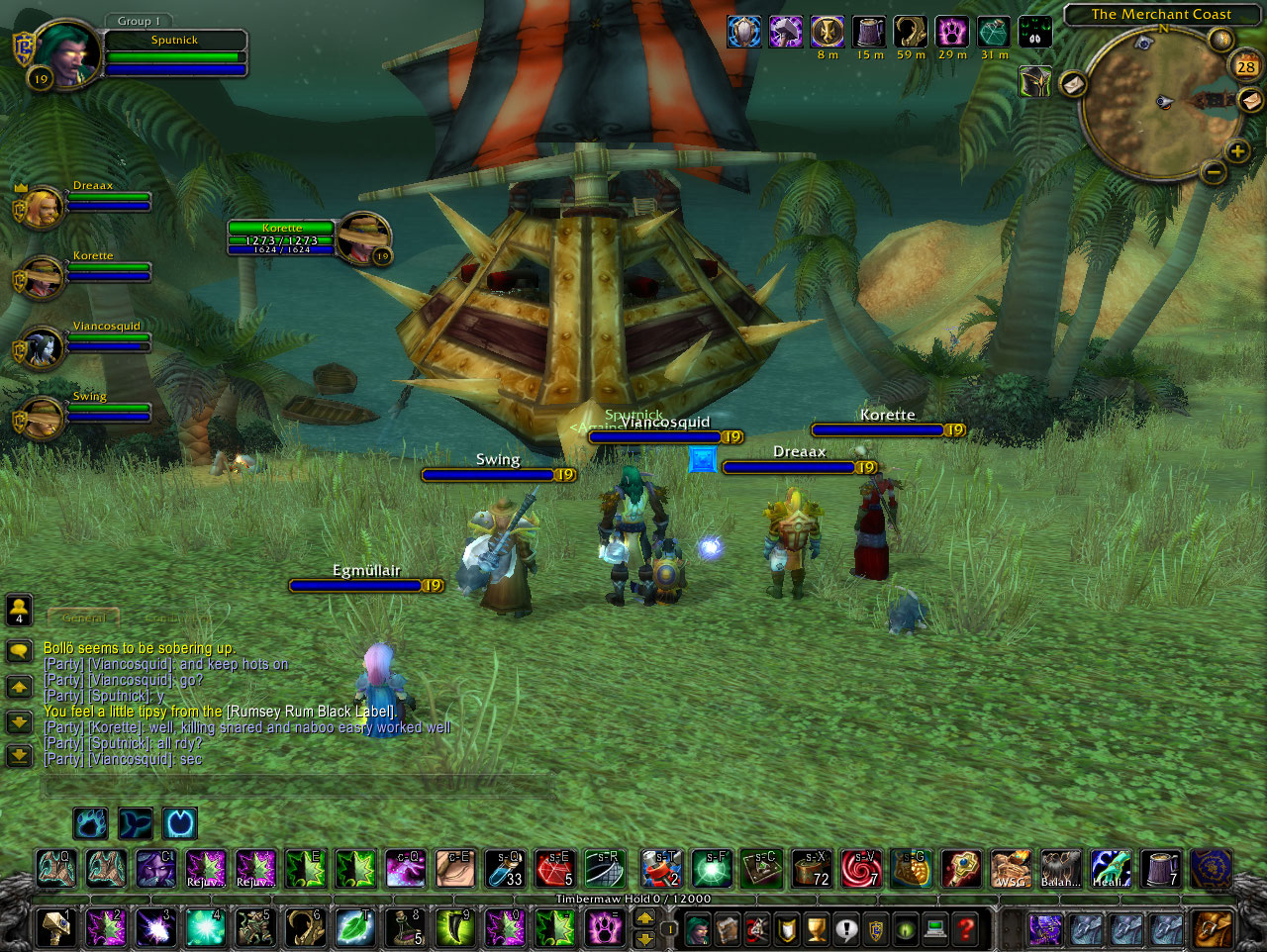Viewport: 1267px width, 952px height.
Task: Zoom in the minimap with plus button
Action: pyautogui.click(x=1237, y=151)
